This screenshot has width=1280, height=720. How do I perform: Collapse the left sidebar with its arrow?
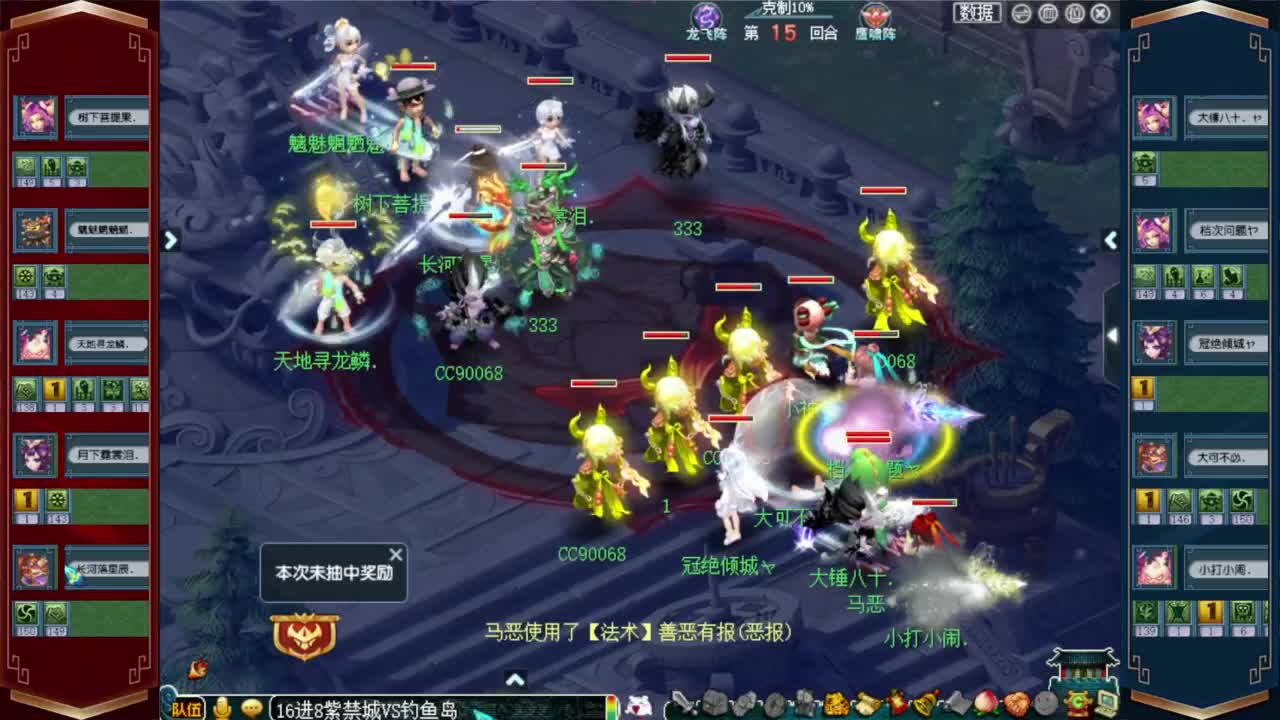pos(170,241)
